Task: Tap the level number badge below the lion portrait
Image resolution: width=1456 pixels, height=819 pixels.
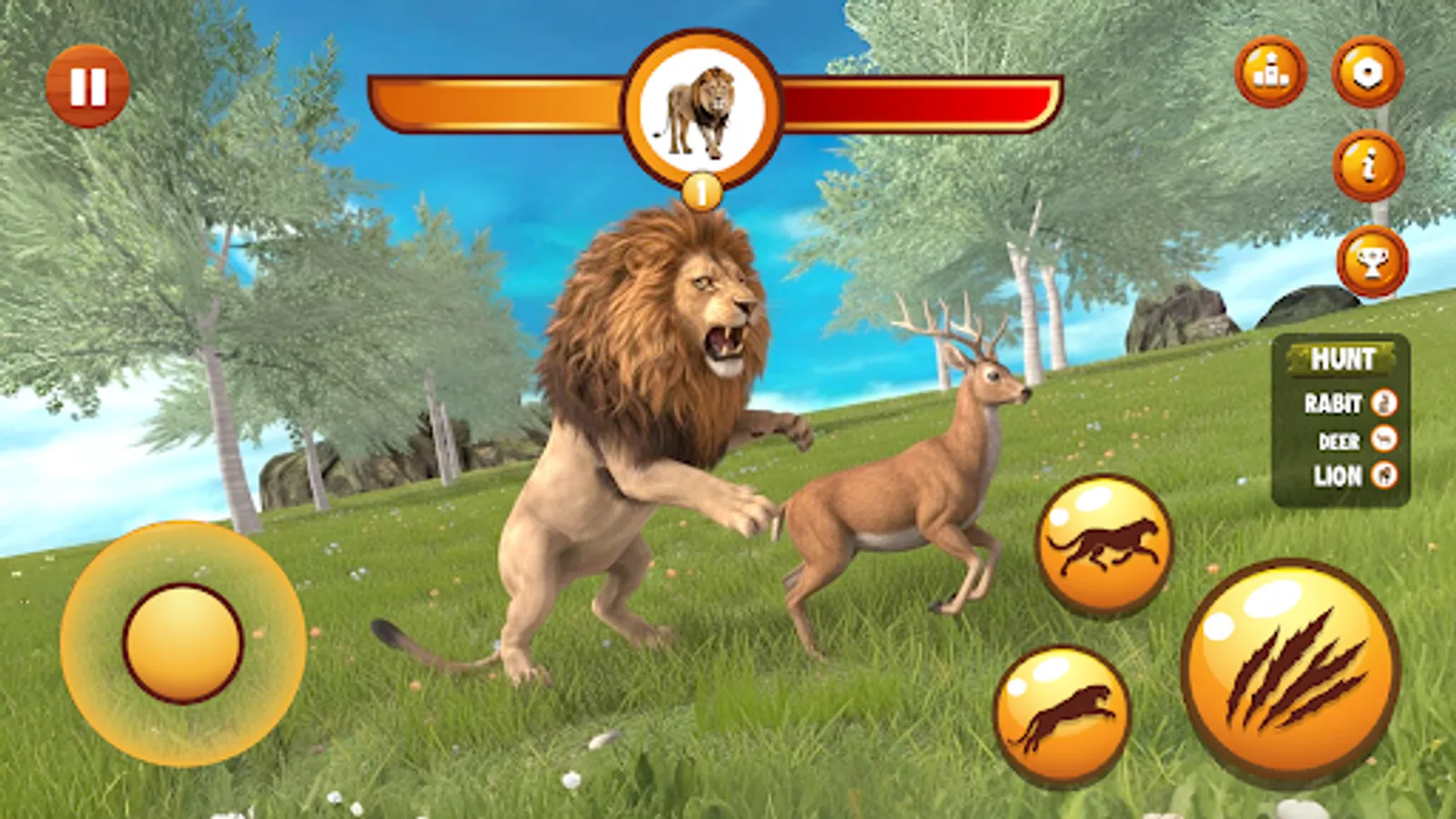Action: [x=701, y=190]
